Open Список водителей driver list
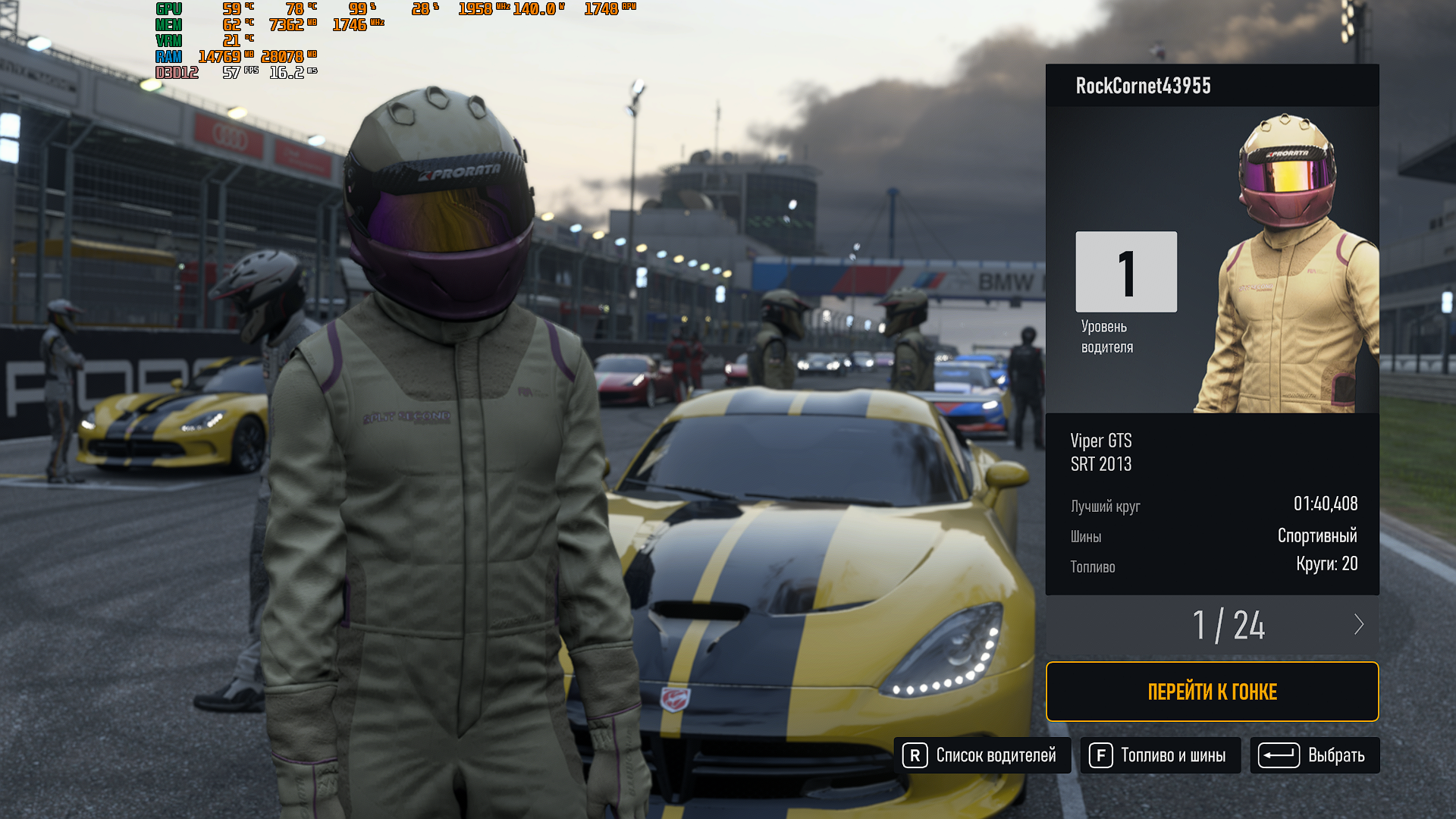This screenshot has height=819, width=1456. [982, 755]
